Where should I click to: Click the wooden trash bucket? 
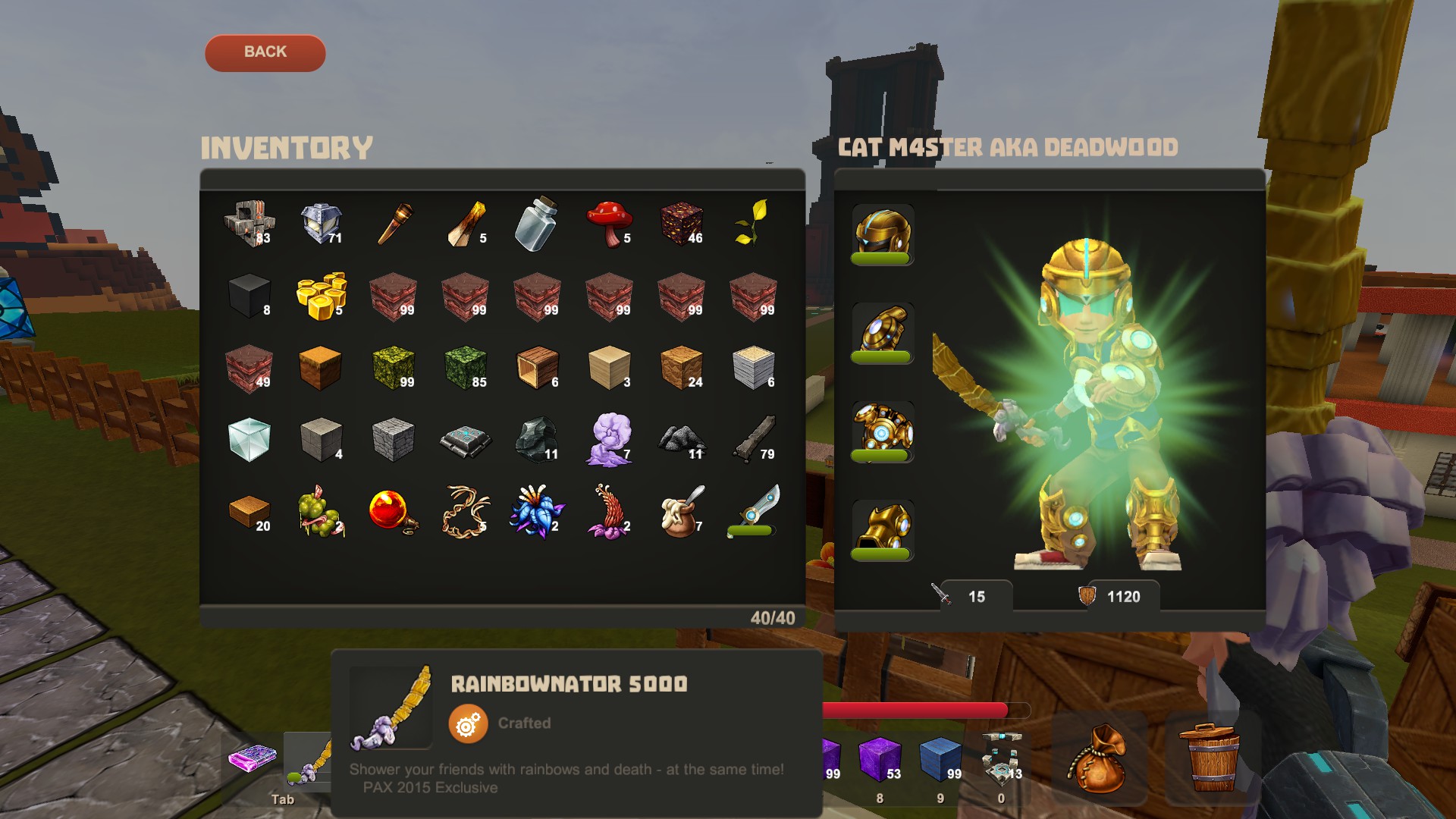click(x=1212, y=758)
